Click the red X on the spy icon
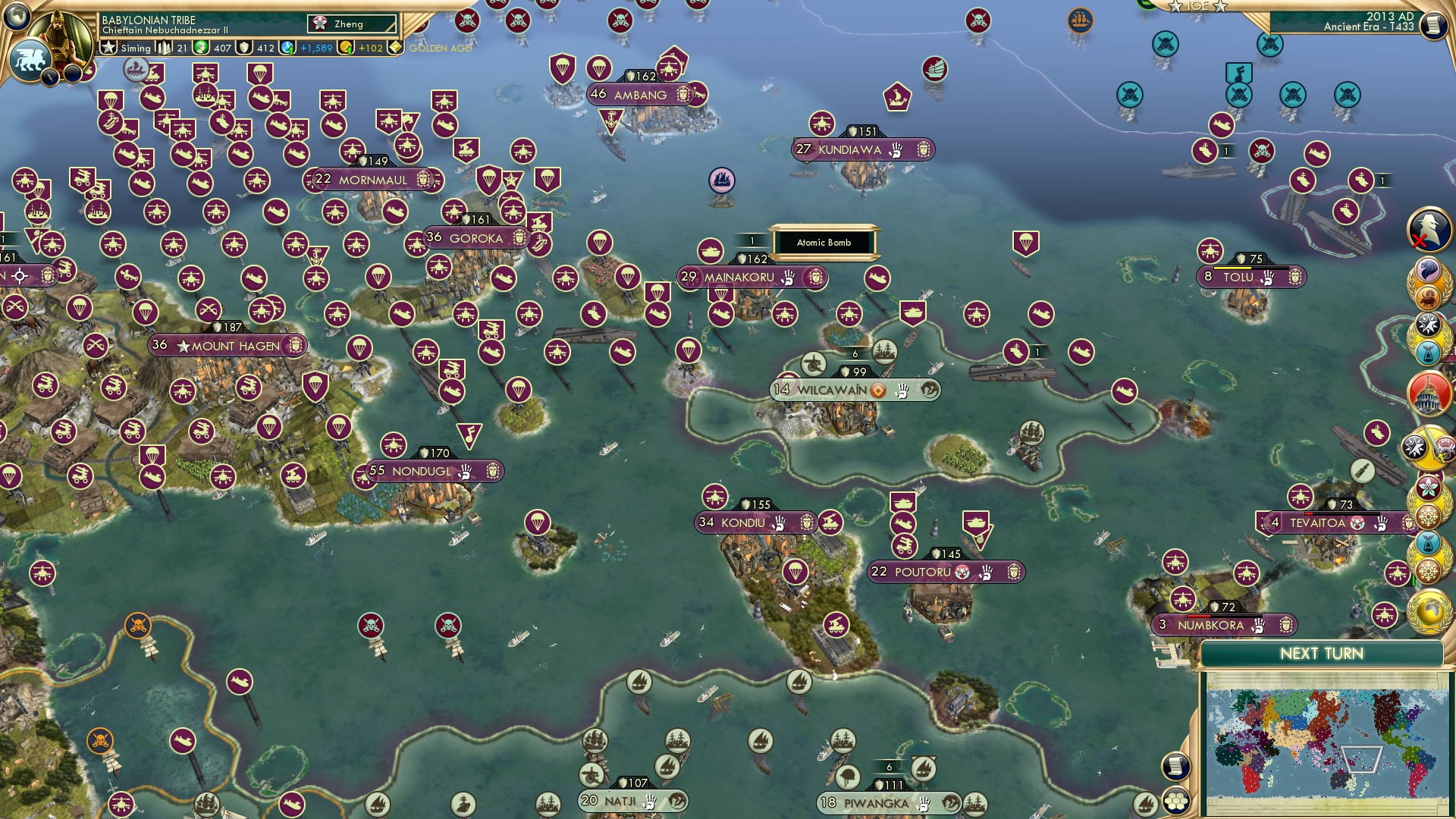Screen dimensions: 1456x819 click(x=1419, y=239)
